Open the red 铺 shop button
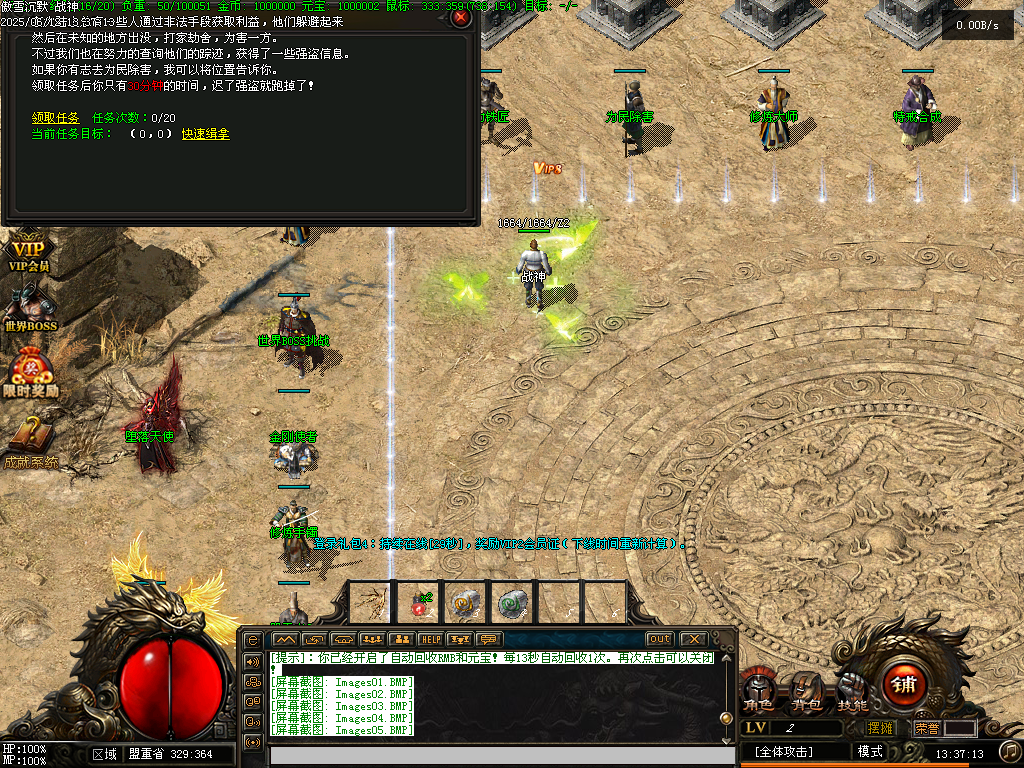1024x768 pixels. pos(904,685)
